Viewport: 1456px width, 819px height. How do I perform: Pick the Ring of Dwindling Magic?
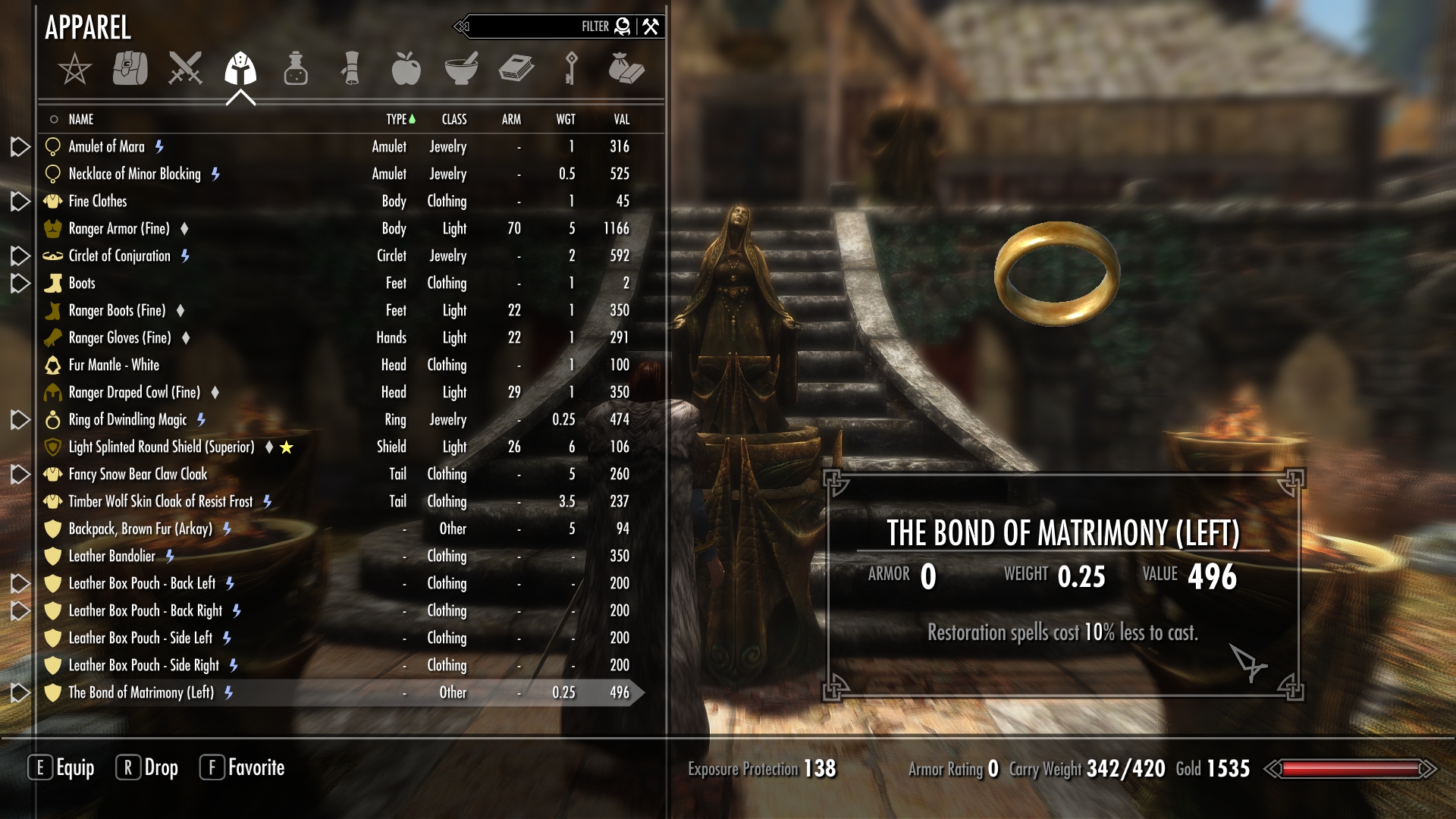(127, 419)
